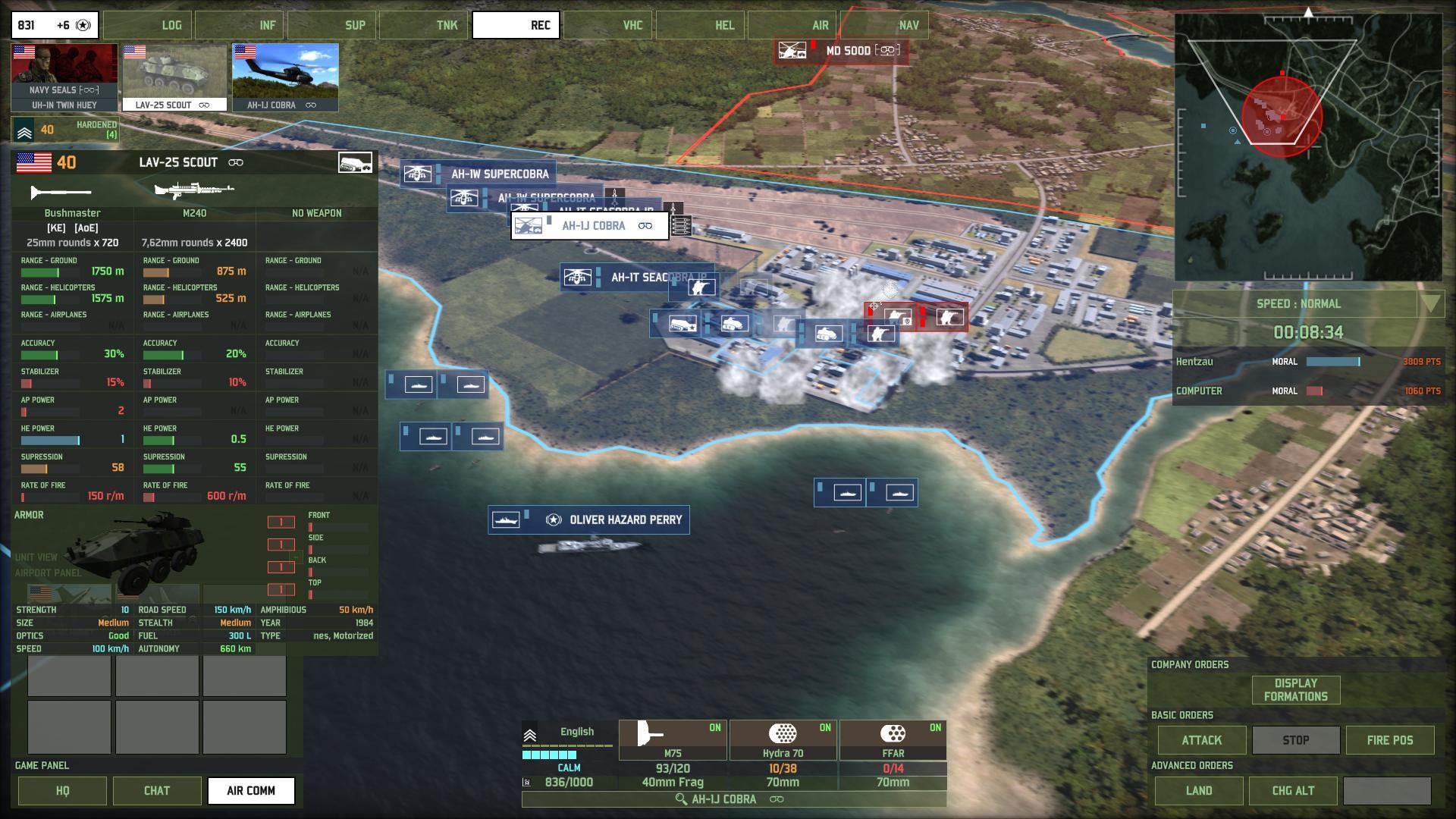Issue the Attack order
This screenshot has height=819, width=1456.
click(1201, 740)
